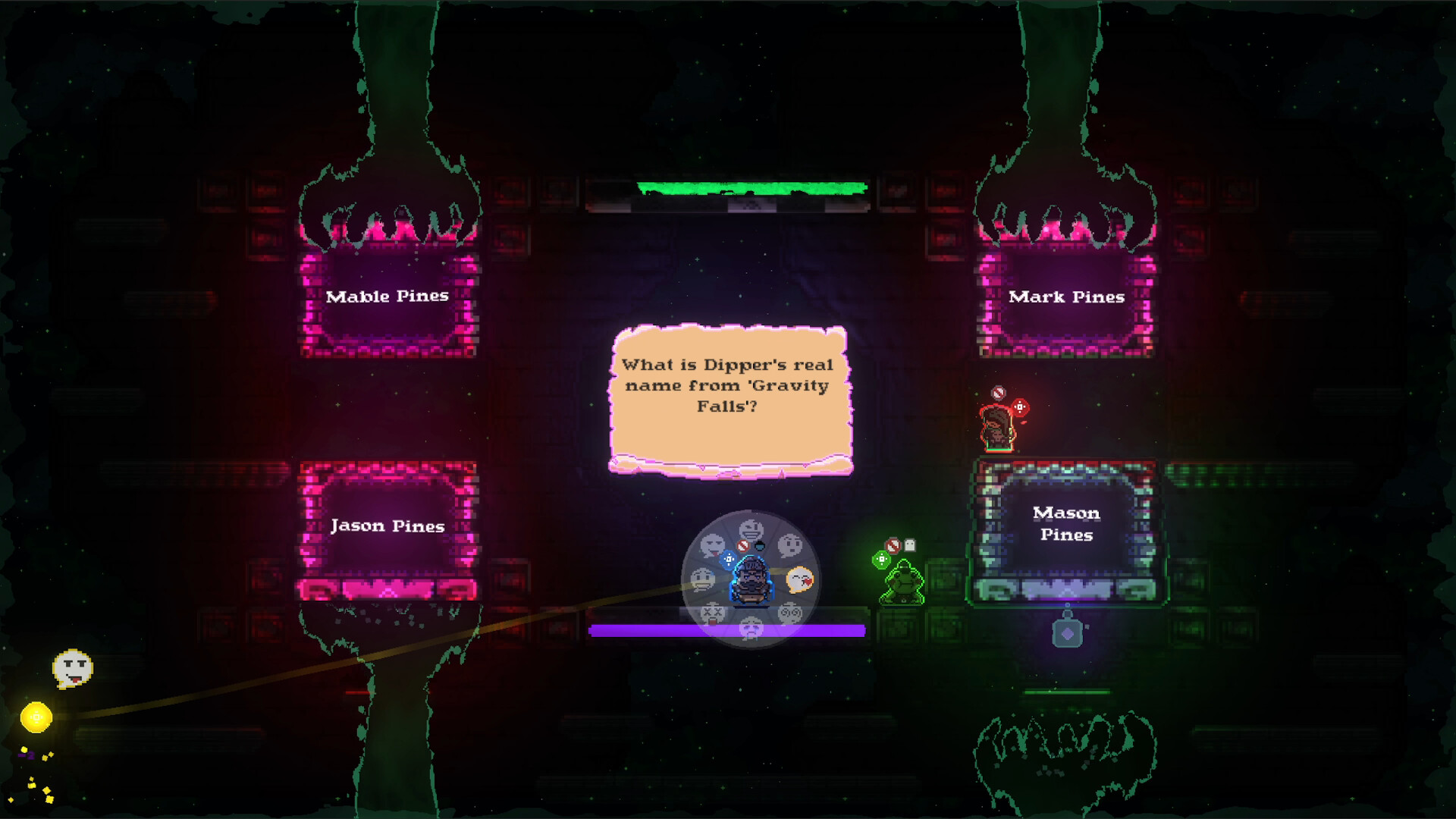Open the green D-pad input bubble near the frog
1456x819 pixels.
pyautogui.click(x=882, y=560)
